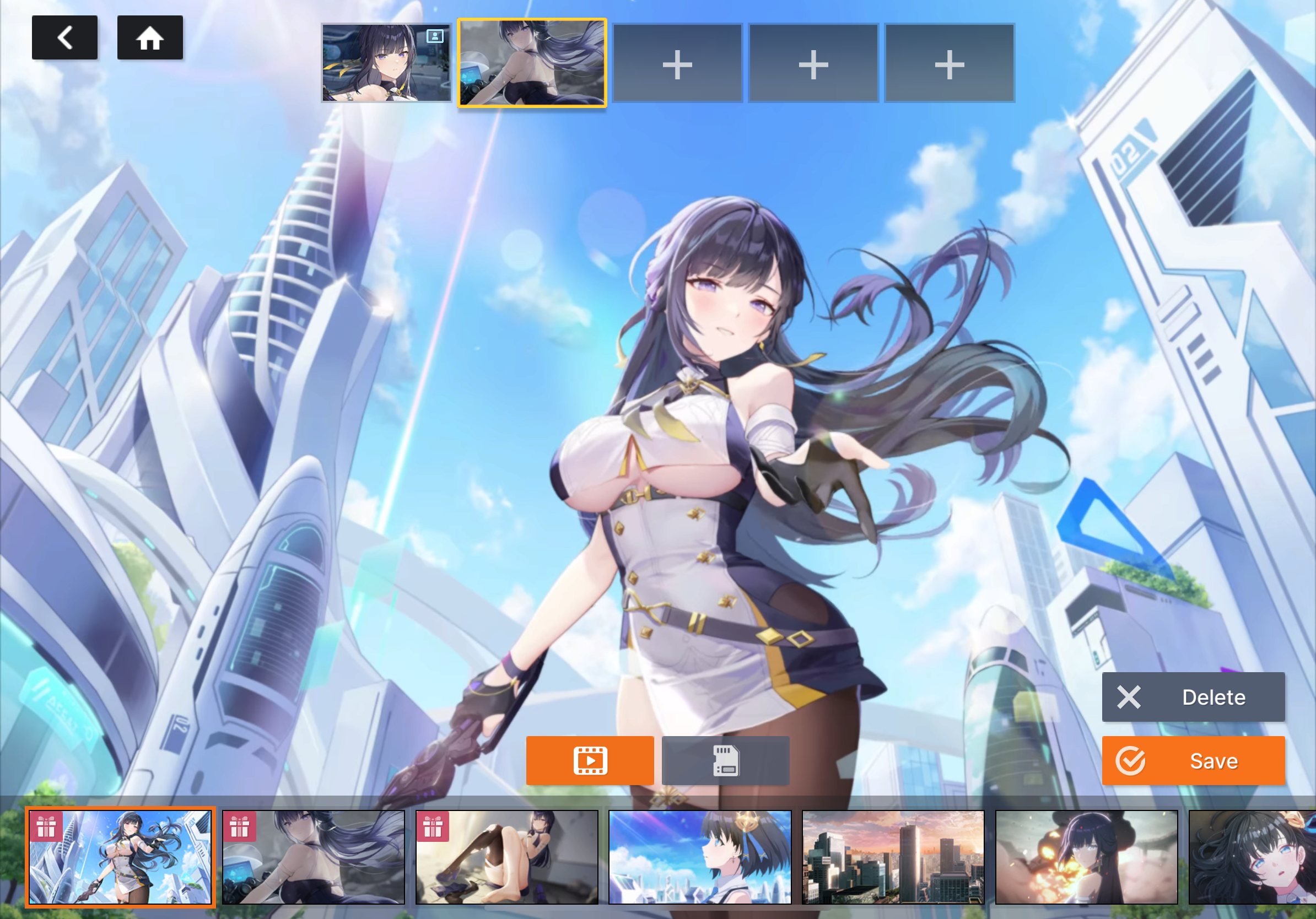Choose the blue-eyed girl close-up thumbnail
The width and height of the screenshot is (1316, 919).
tap(1253, 857)
